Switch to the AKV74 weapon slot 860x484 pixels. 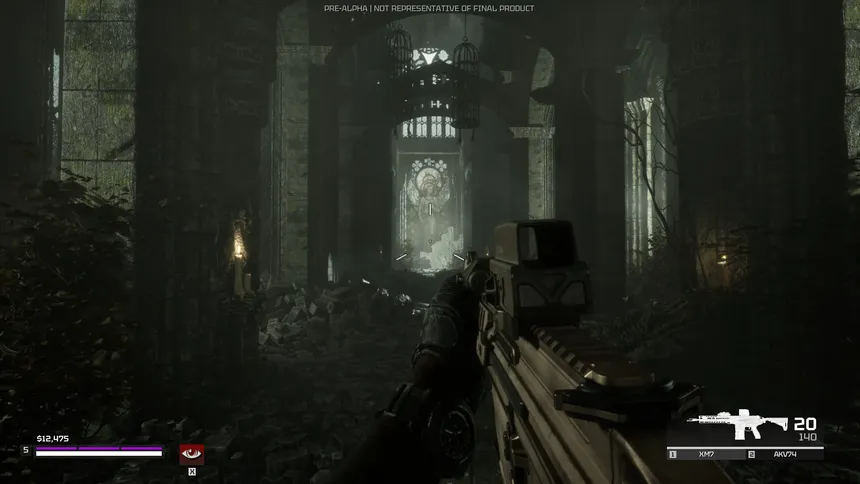click(x=785, y=455)
